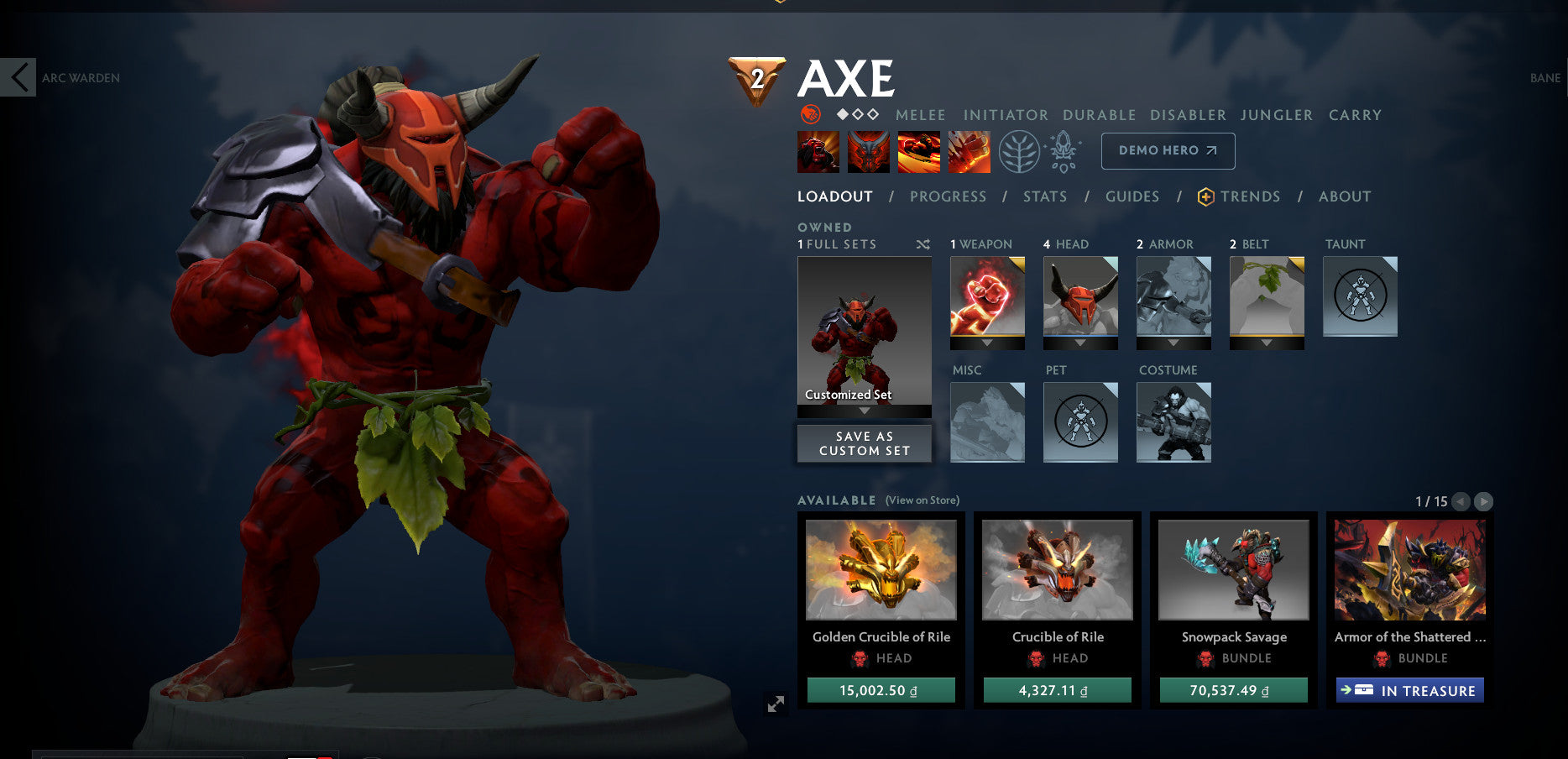
Task: Switch to the Progress tab
Action: [948, 196]
